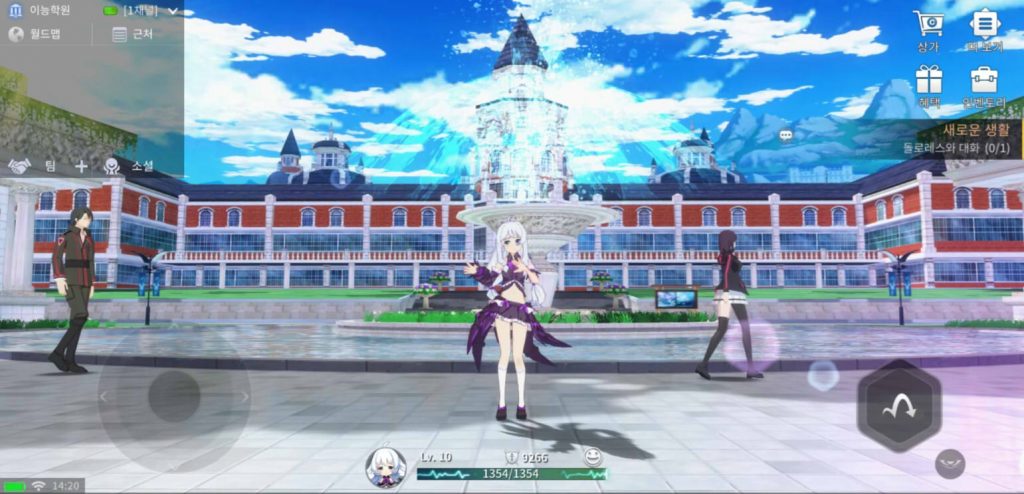This screenshot has width=1024, height=494.
Task: Tap the hexagonal jump arrow button
Action: pos(898,405)
